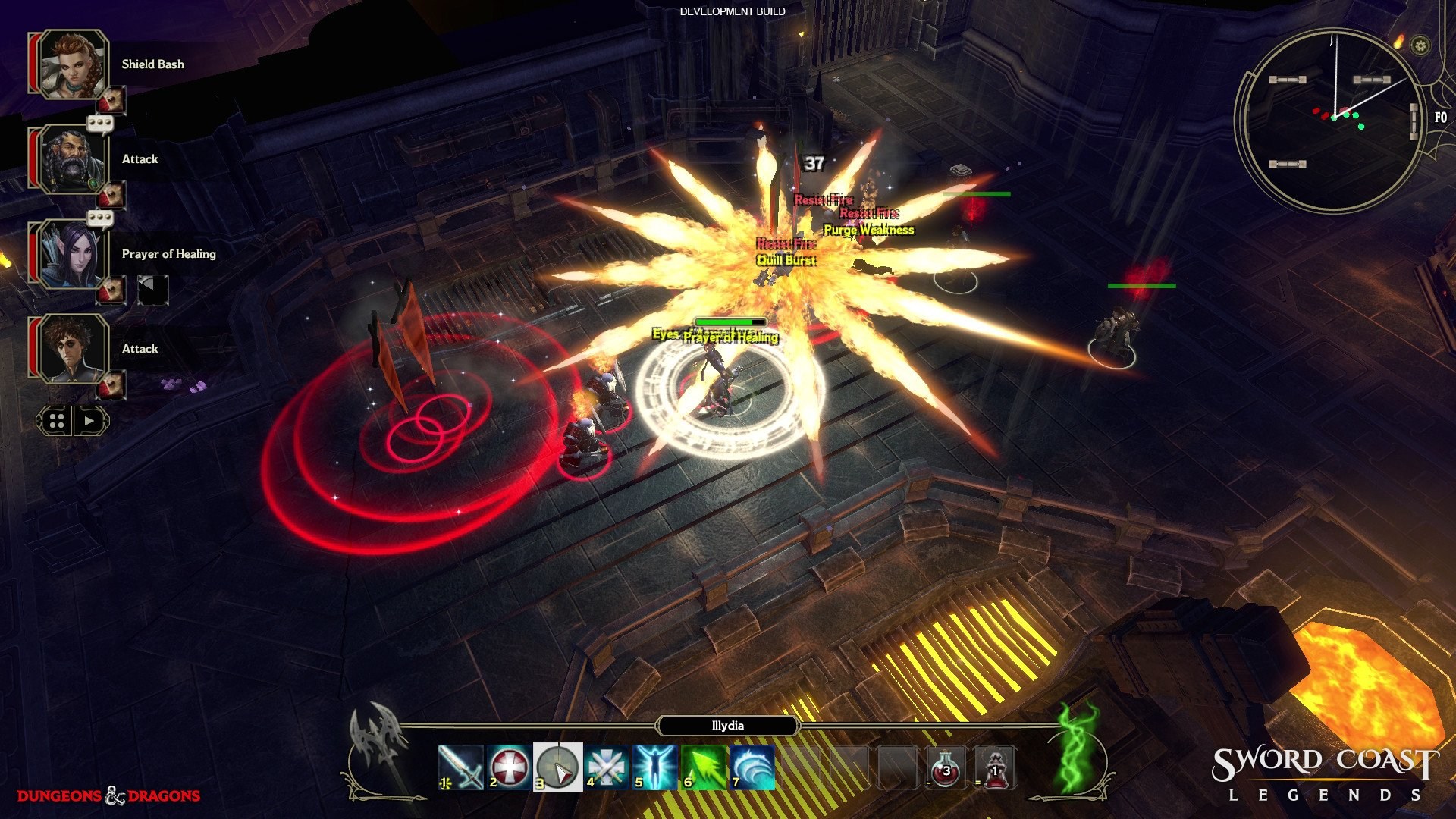The width and height of the screenshot is (1456, 819).
Task: Open the dwarf's chat bubble indicator
Action: (98, 122)
